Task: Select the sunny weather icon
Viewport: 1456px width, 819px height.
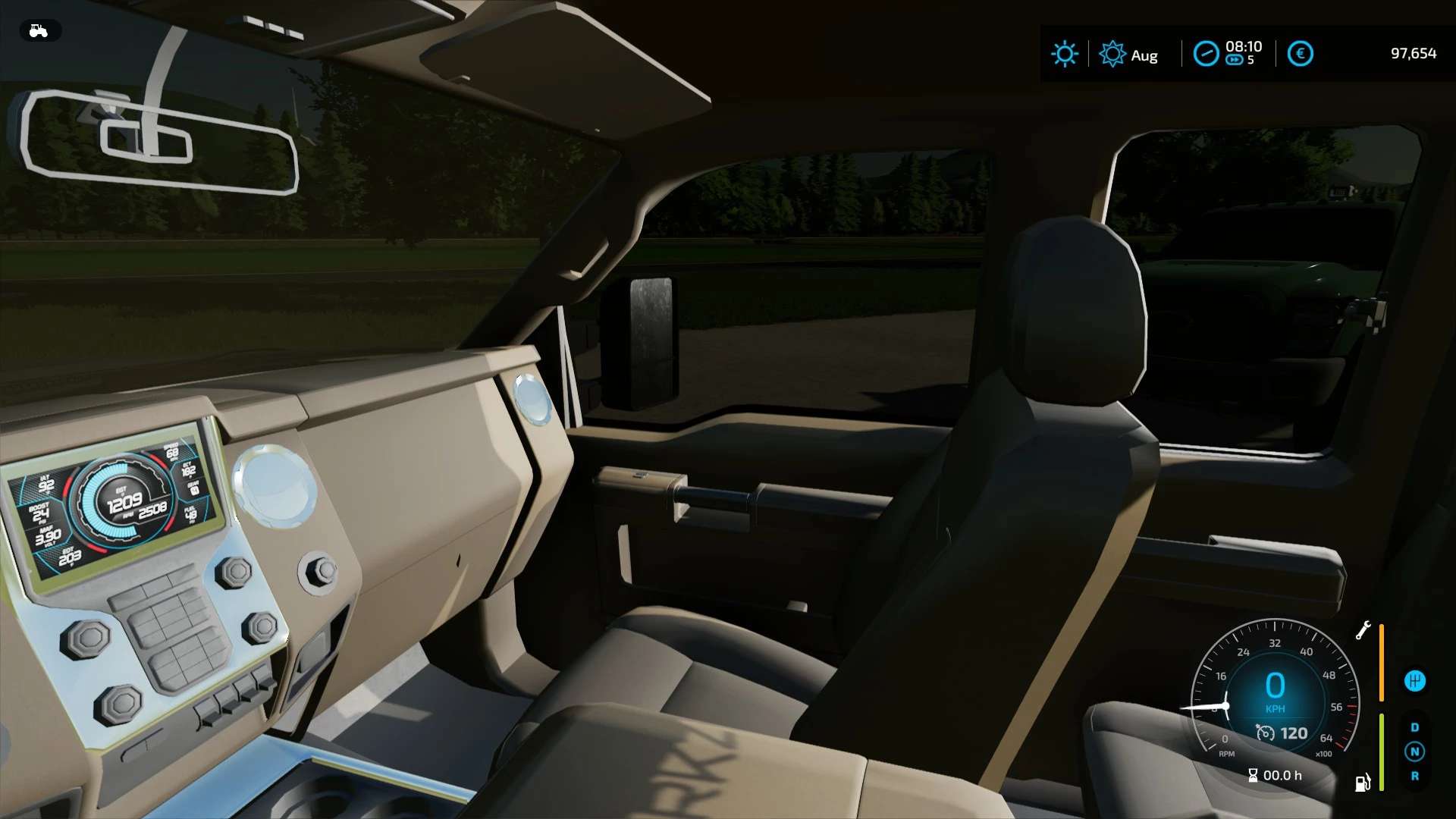Action: [x=1064, y=54]
